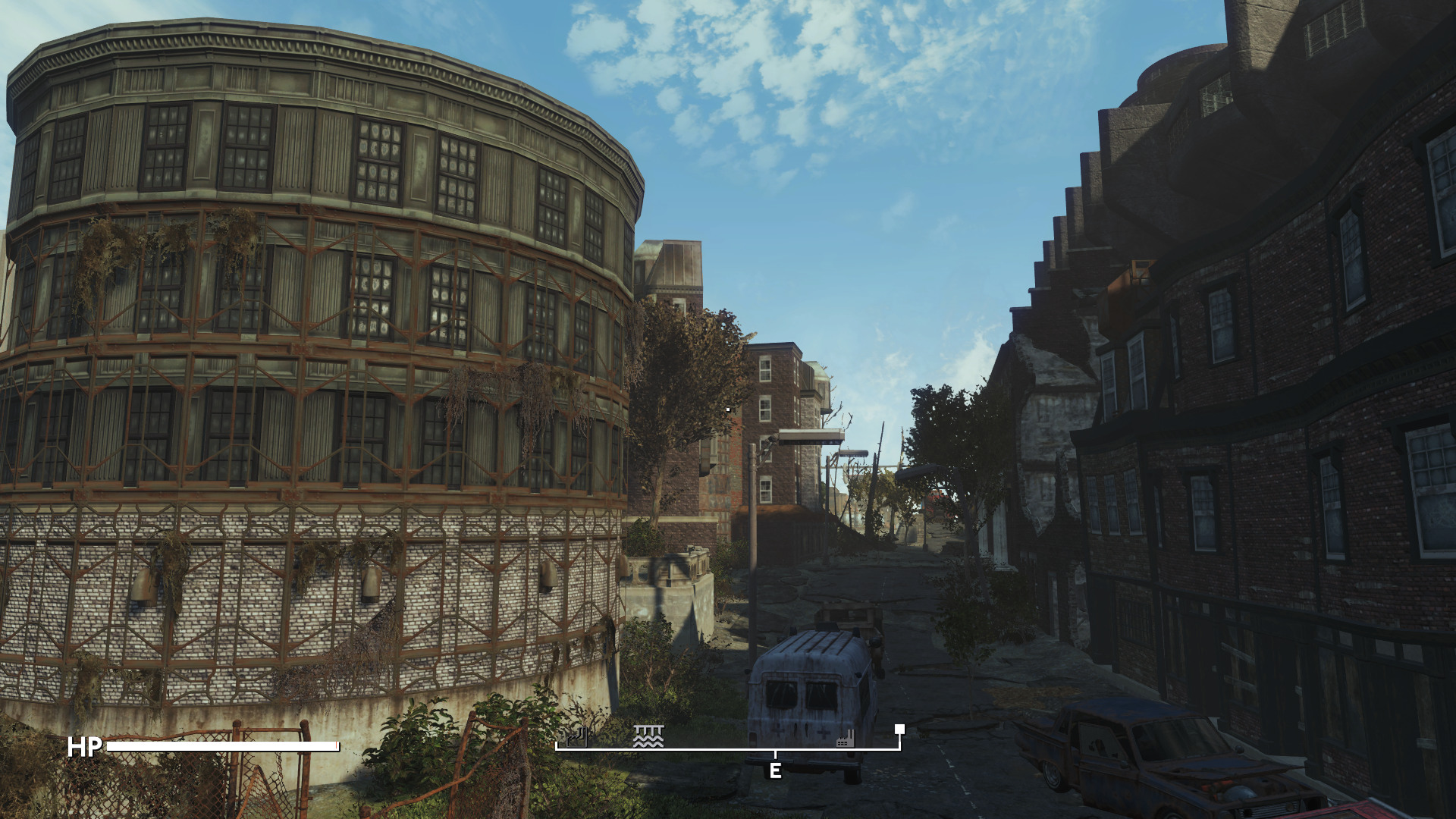The height and width of the screenshot is (819, 1456).
Task: Select the solid factory icon on the compass
Action: [845, 738]
